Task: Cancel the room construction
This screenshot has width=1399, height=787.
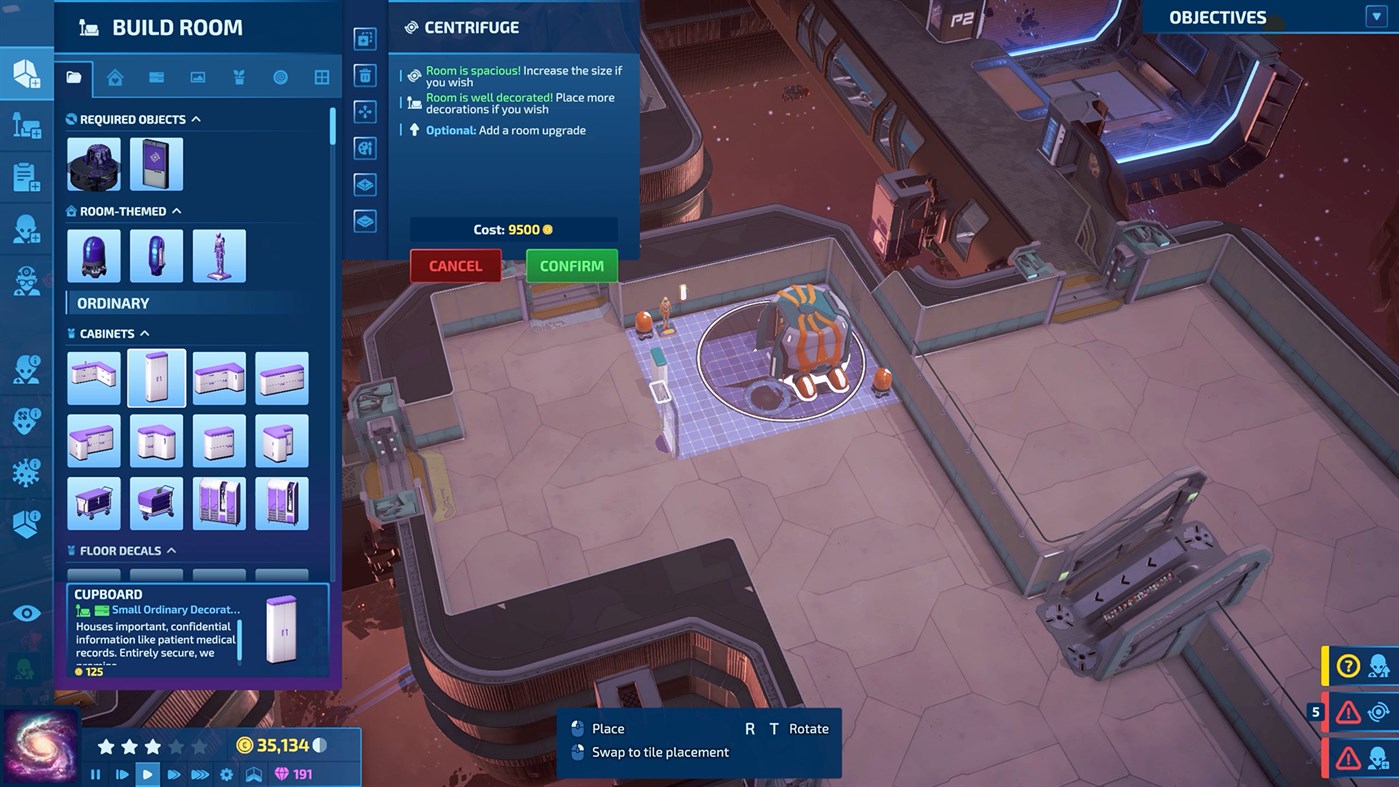Action: point(455,265)
